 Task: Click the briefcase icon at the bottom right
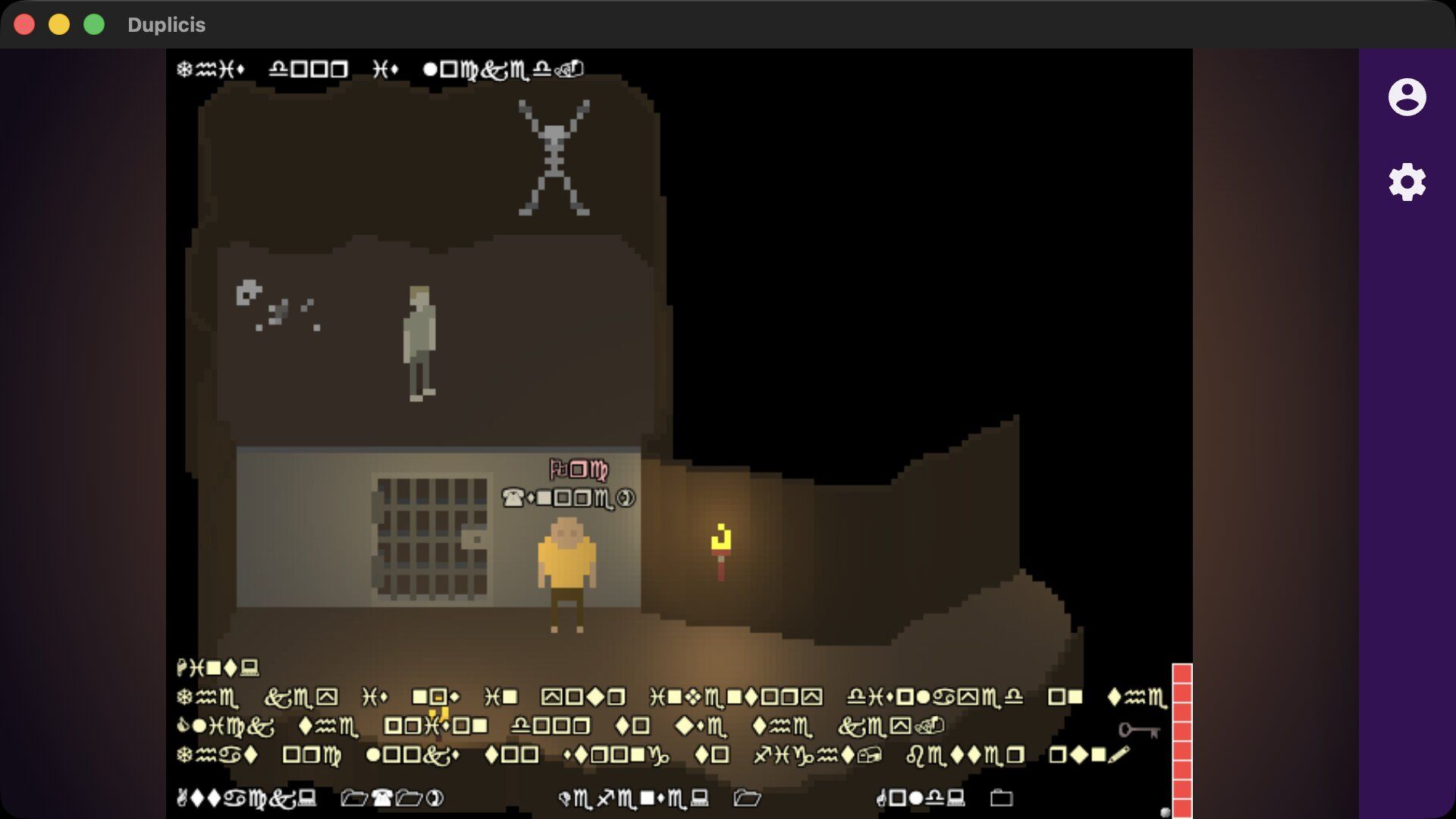1001,798
